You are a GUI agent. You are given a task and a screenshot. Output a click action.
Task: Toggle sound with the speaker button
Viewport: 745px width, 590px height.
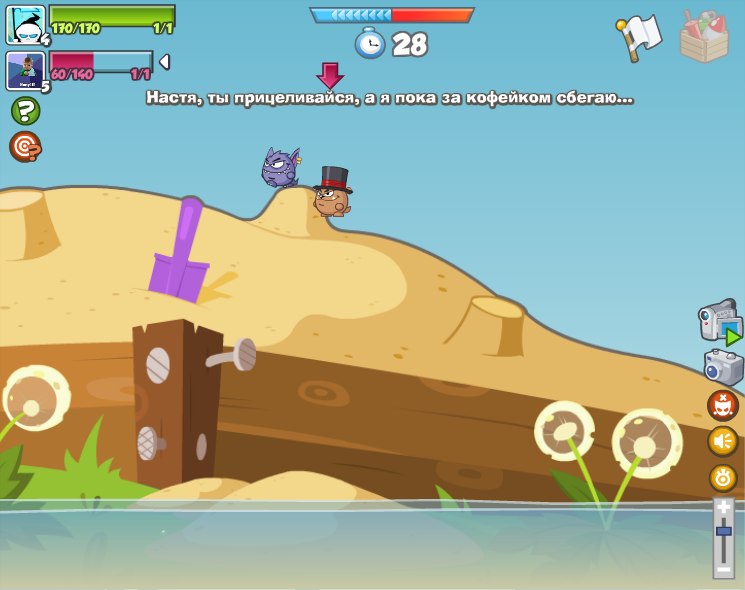[722, 441]
